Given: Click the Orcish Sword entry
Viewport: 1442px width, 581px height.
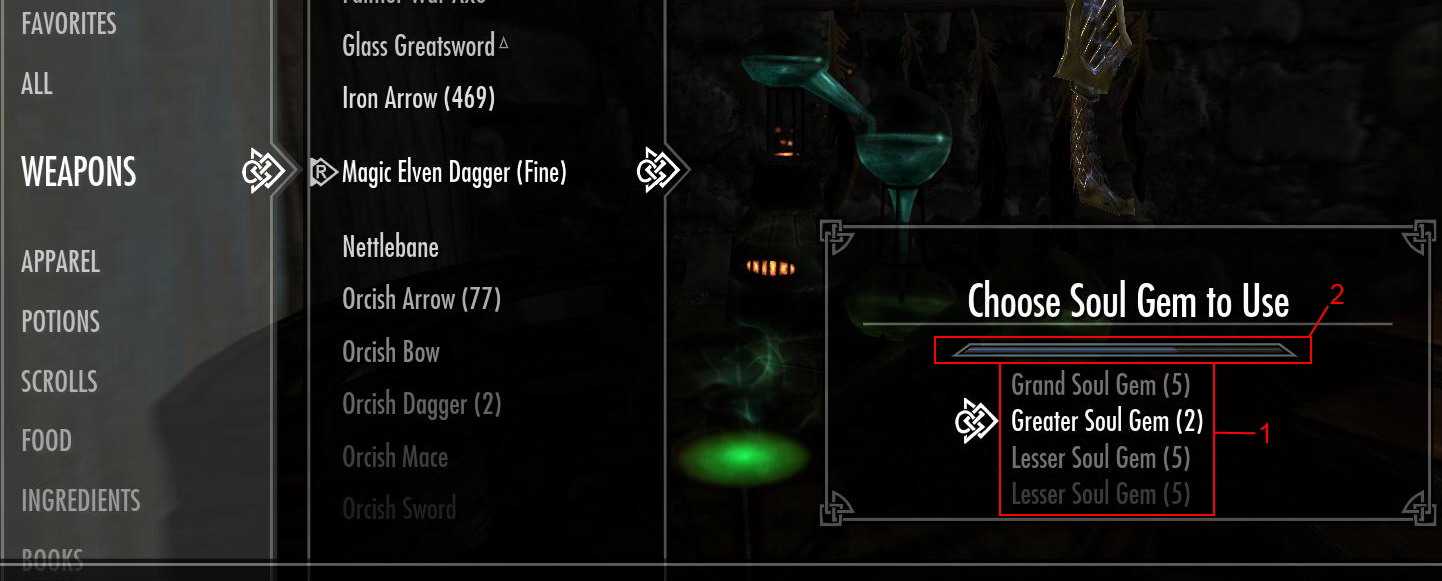Looking at the screenshot, I should pyautogui.click(x=399, y=509).
